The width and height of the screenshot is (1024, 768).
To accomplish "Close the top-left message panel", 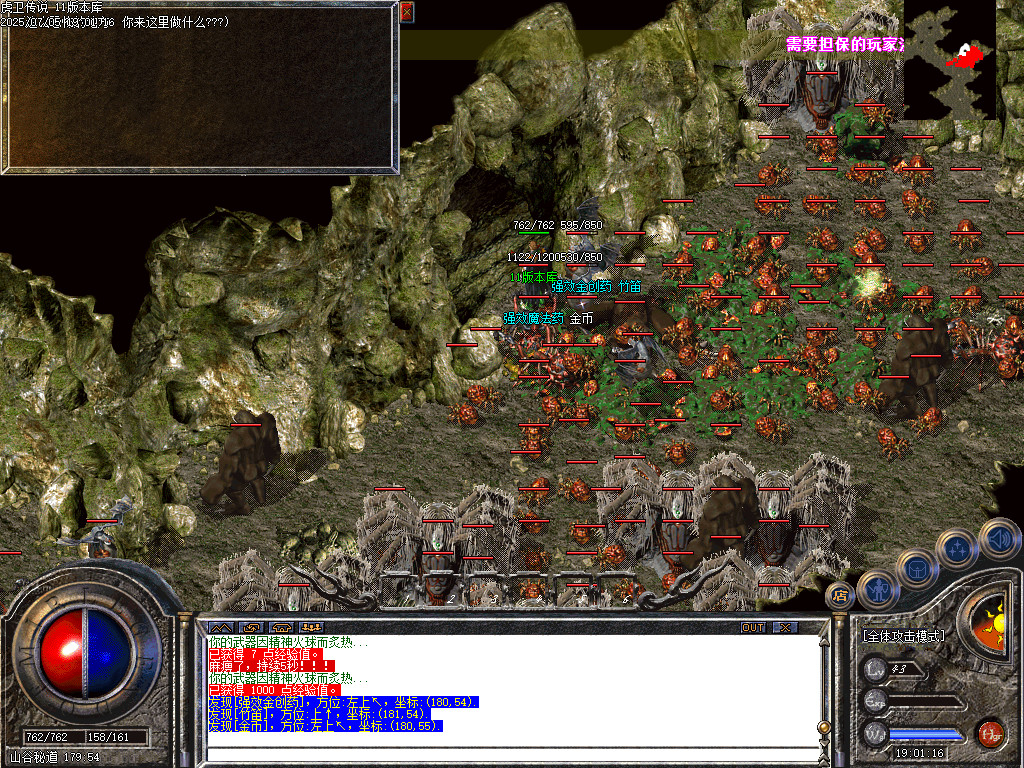I will click(x=406, y=12).
